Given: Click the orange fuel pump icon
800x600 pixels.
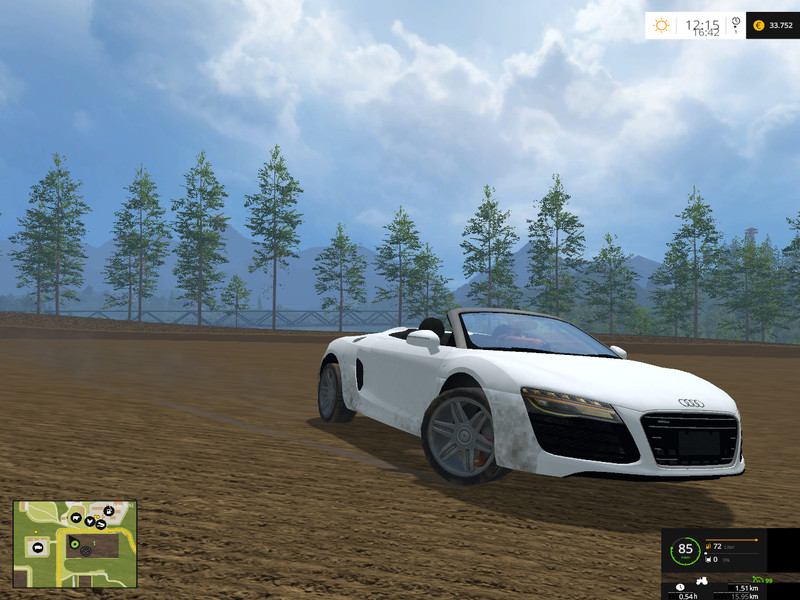Looking at the screenshot, I should click(x=708, y=546).
